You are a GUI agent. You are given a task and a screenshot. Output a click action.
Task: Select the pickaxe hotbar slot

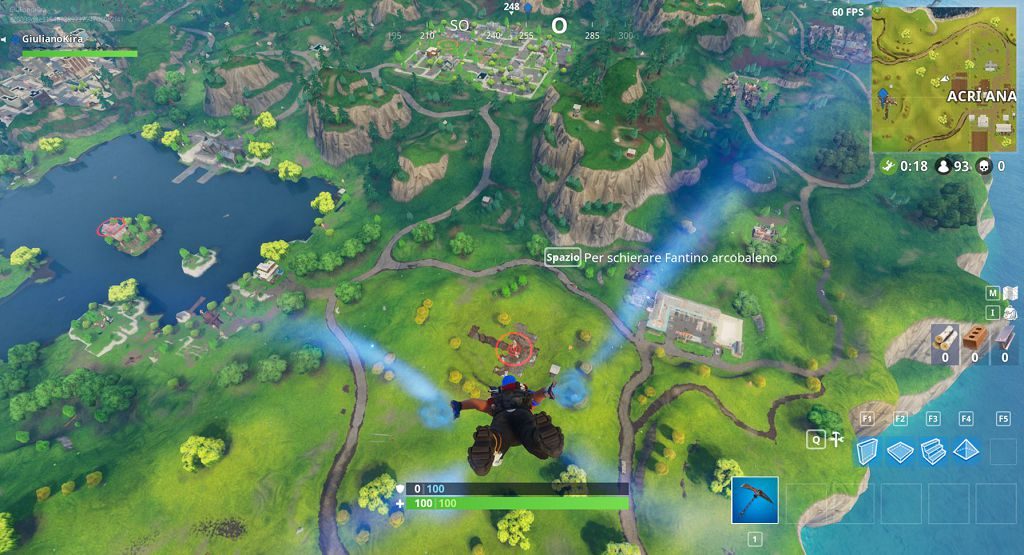(x=755, y=500)
